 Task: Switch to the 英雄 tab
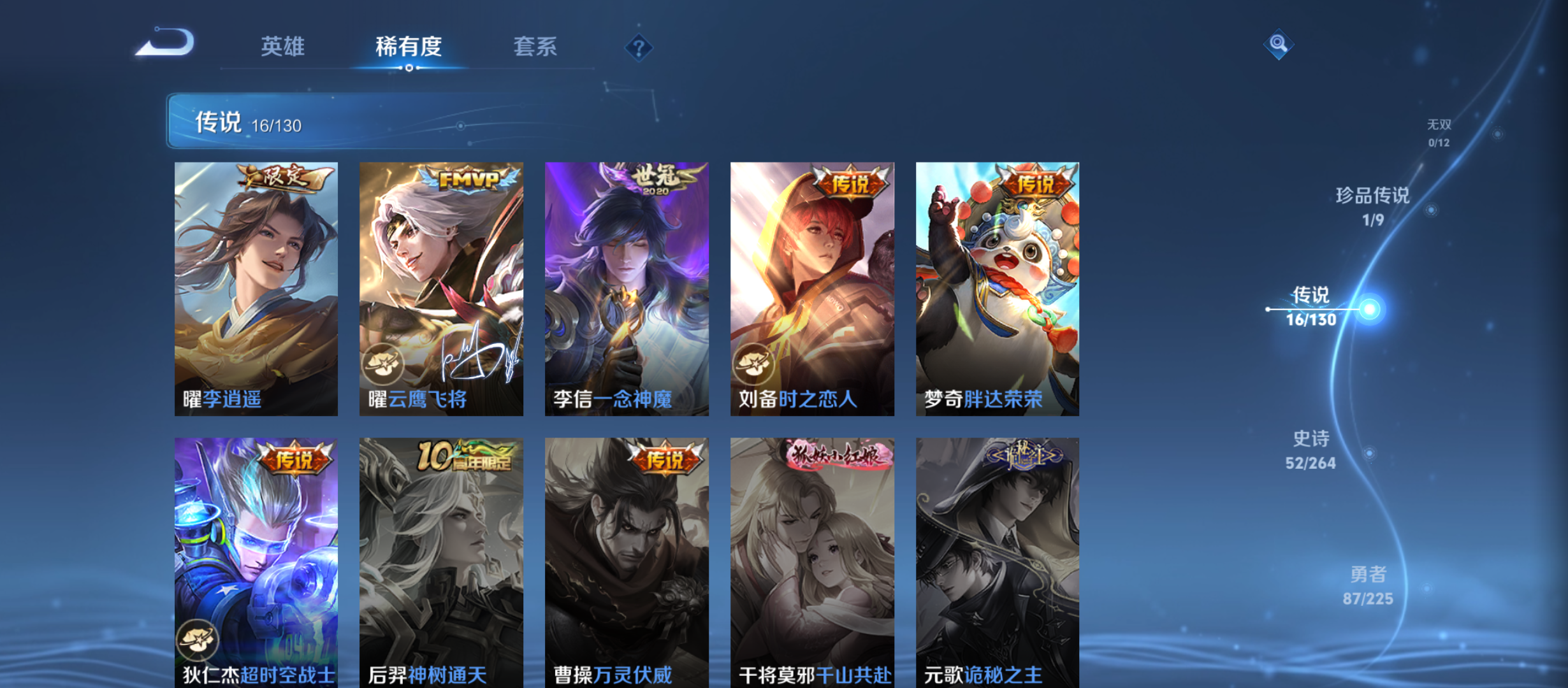tap(283, 47)
